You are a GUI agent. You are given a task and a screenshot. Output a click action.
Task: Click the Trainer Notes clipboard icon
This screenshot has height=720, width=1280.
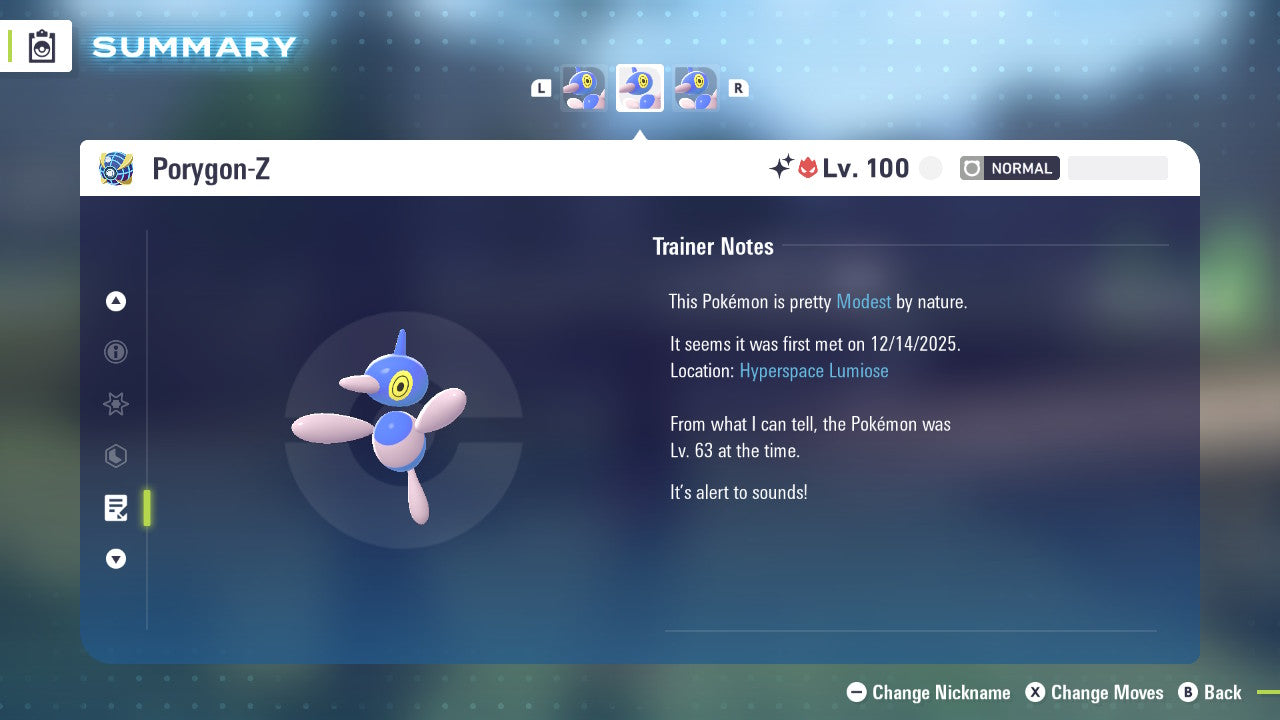(x=115, y=508)
